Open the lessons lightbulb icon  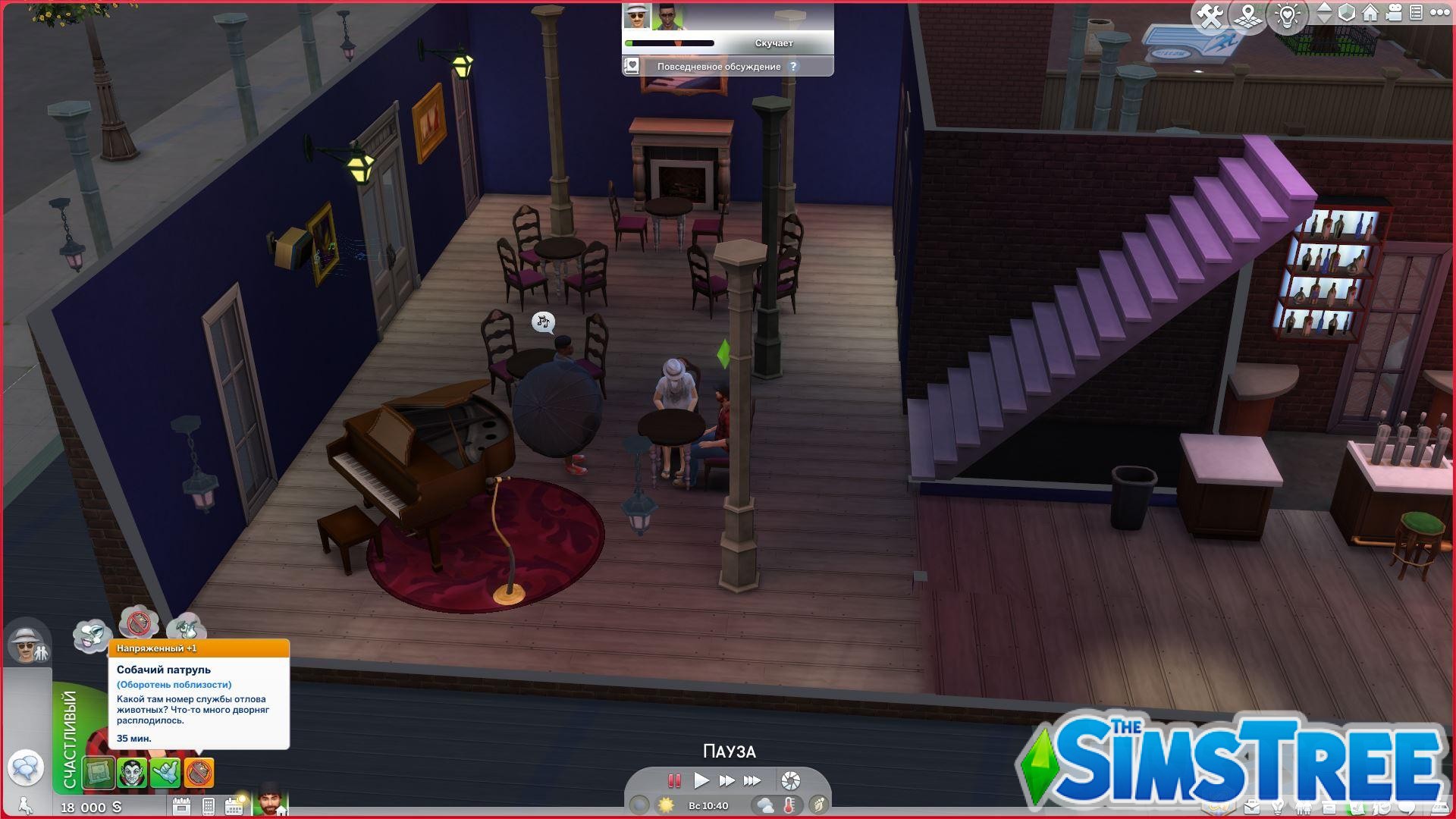(1287, 14)
